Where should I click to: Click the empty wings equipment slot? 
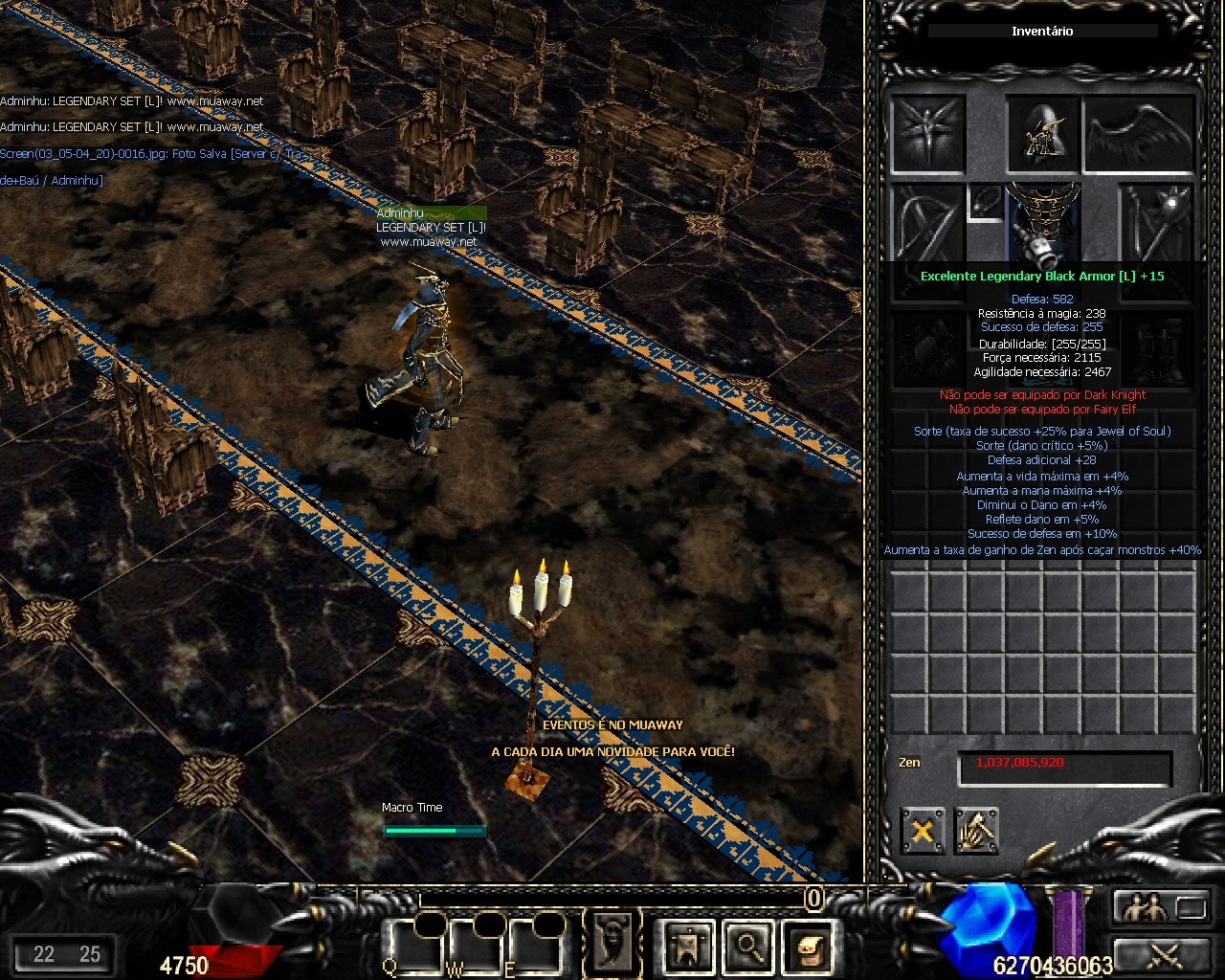(x=1139, y=133)
